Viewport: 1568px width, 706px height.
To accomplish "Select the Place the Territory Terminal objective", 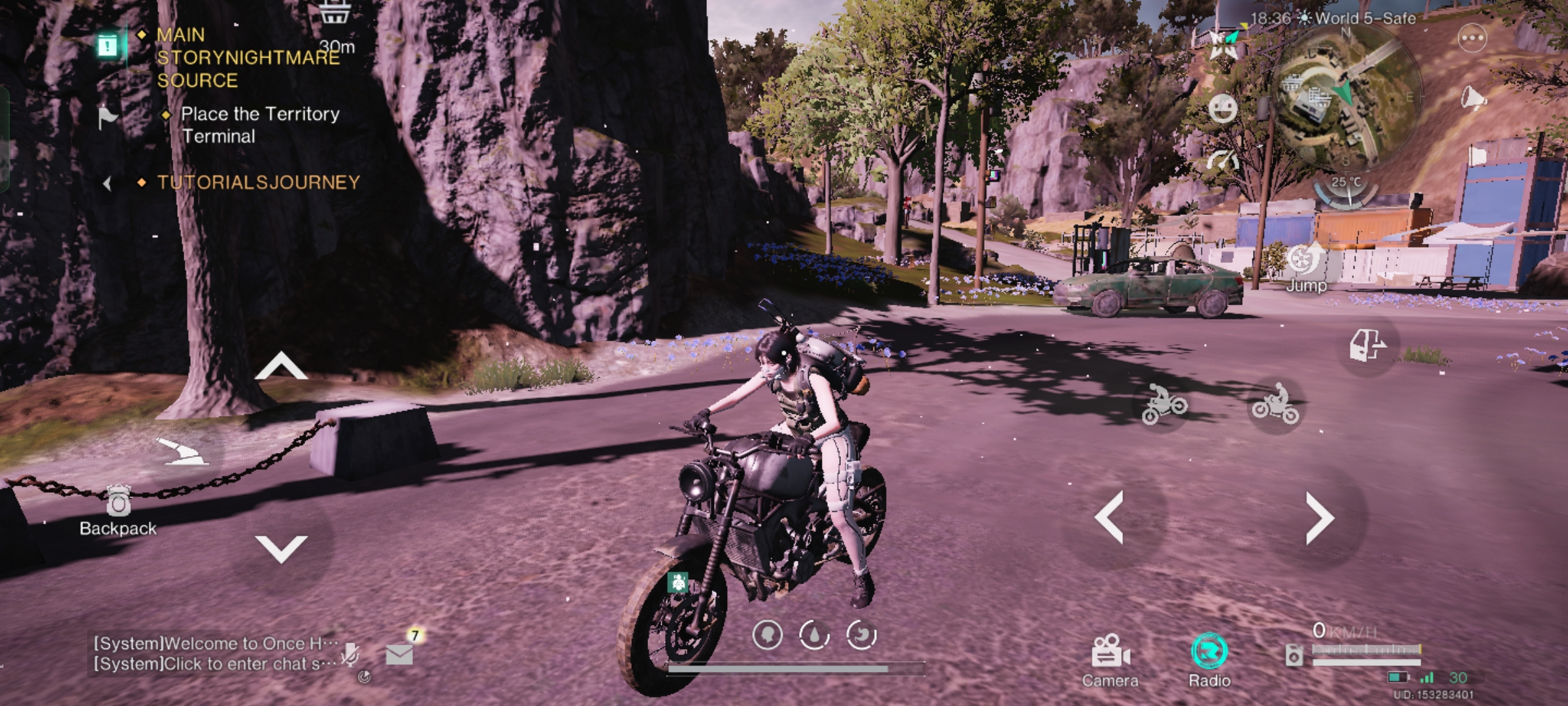I will point(260,125).
